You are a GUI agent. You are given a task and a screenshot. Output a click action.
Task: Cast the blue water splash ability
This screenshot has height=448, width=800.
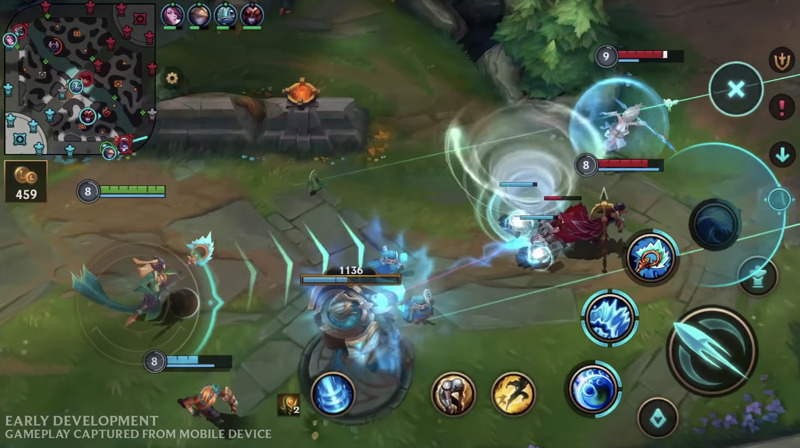click(x=610, y=319)
